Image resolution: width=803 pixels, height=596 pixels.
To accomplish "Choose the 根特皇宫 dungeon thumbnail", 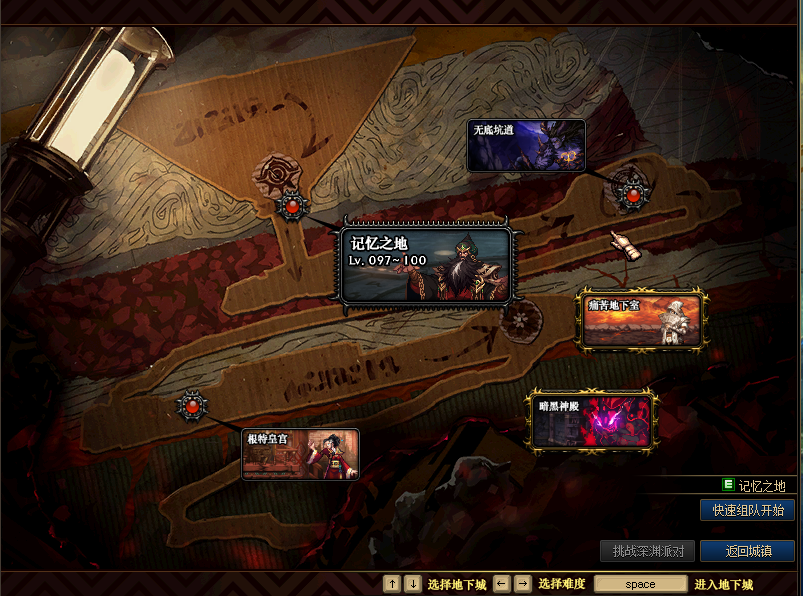I will 300,455.
